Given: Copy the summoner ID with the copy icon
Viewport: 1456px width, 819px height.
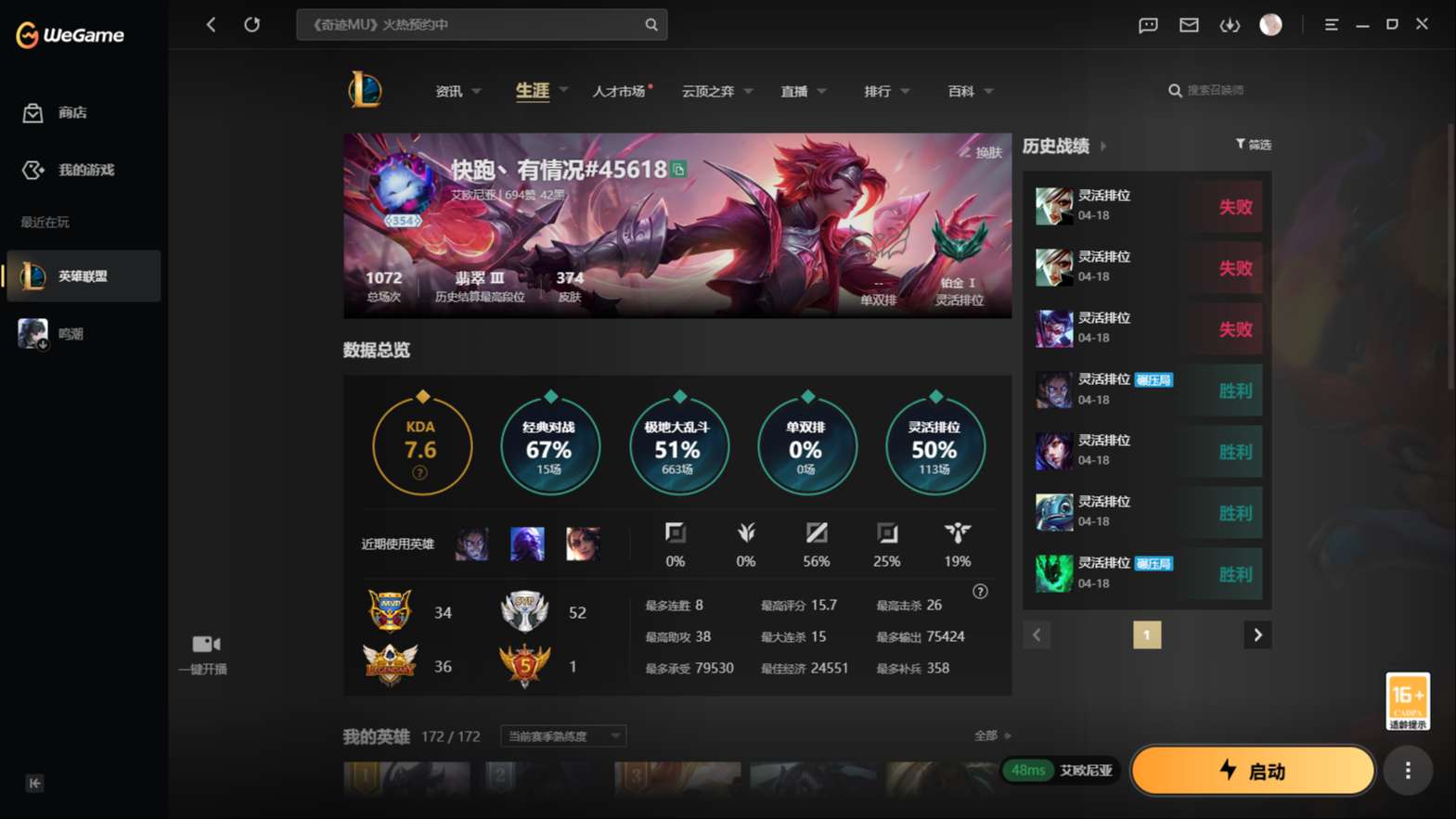Looking at the screenshot, I should (680, 171).
